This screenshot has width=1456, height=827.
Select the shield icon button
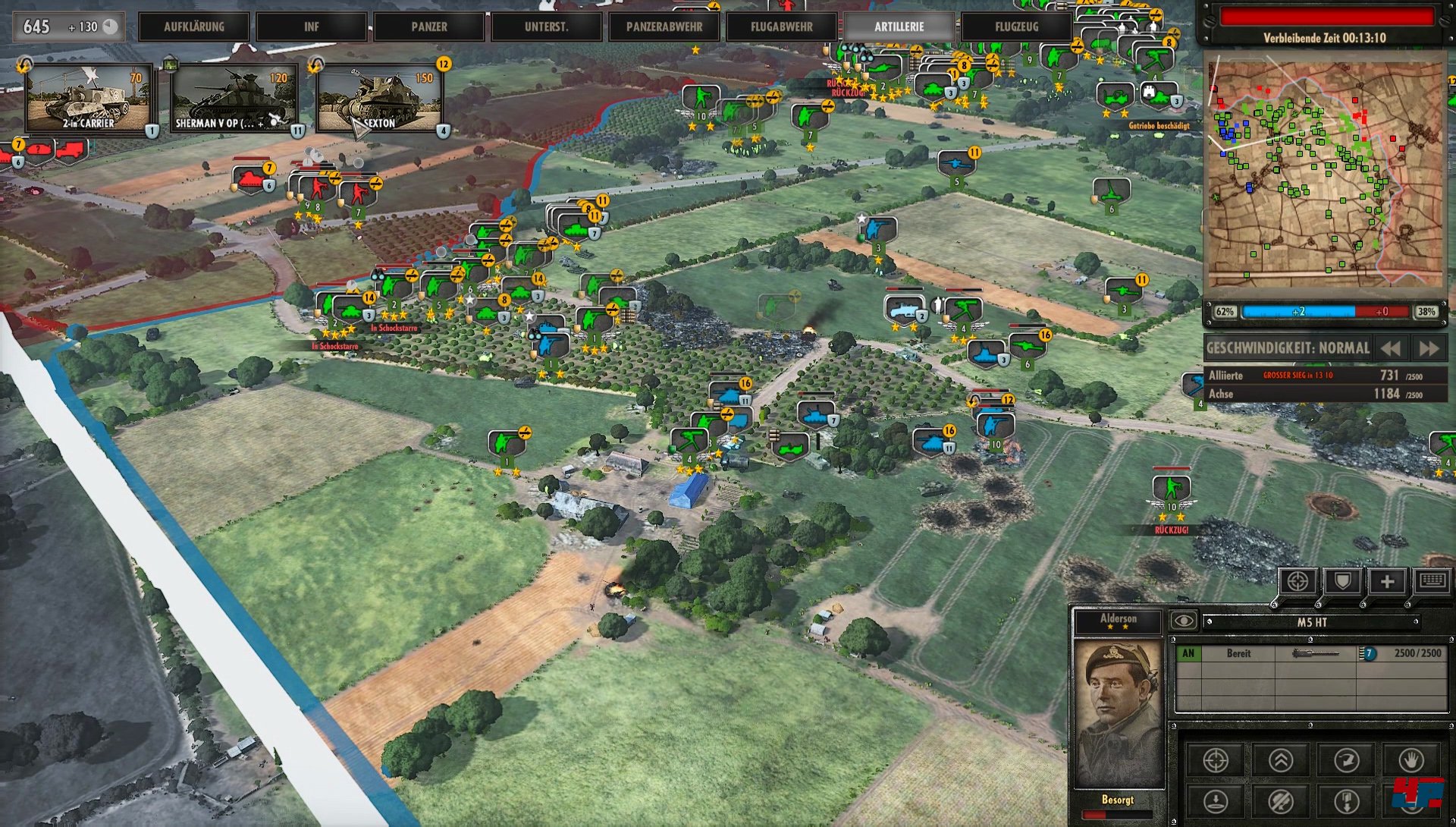(1342, 582)
